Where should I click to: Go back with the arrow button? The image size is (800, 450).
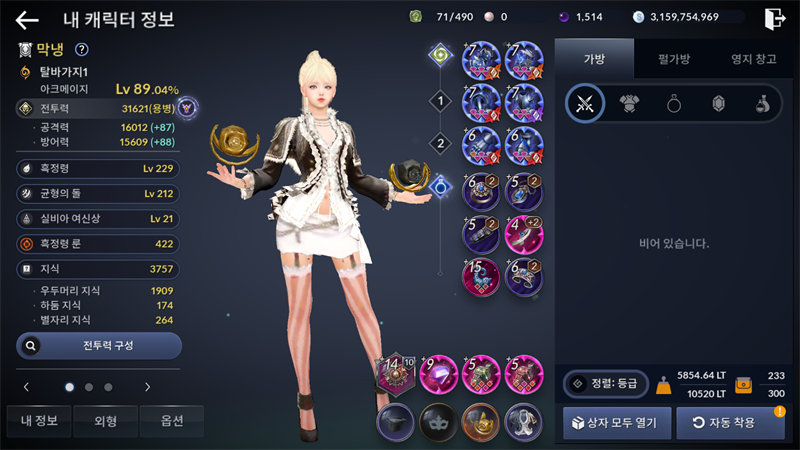pyautogui.click(x=27, y=19)
